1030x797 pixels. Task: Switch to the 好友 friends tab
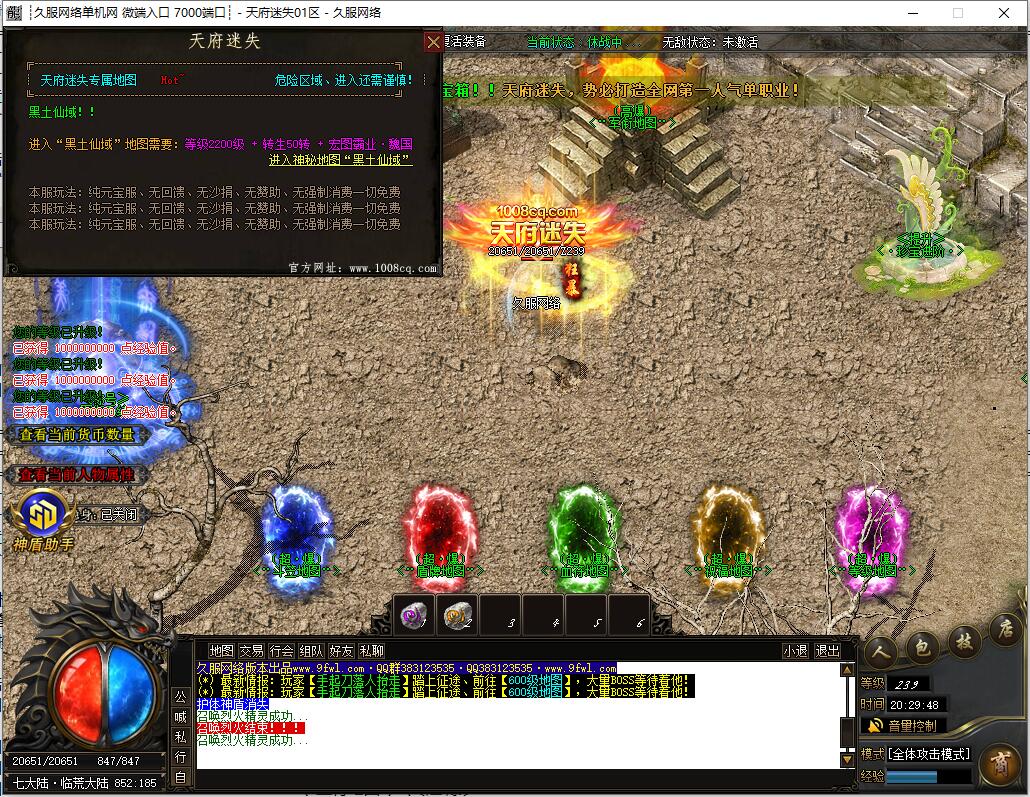coord(341,650)
